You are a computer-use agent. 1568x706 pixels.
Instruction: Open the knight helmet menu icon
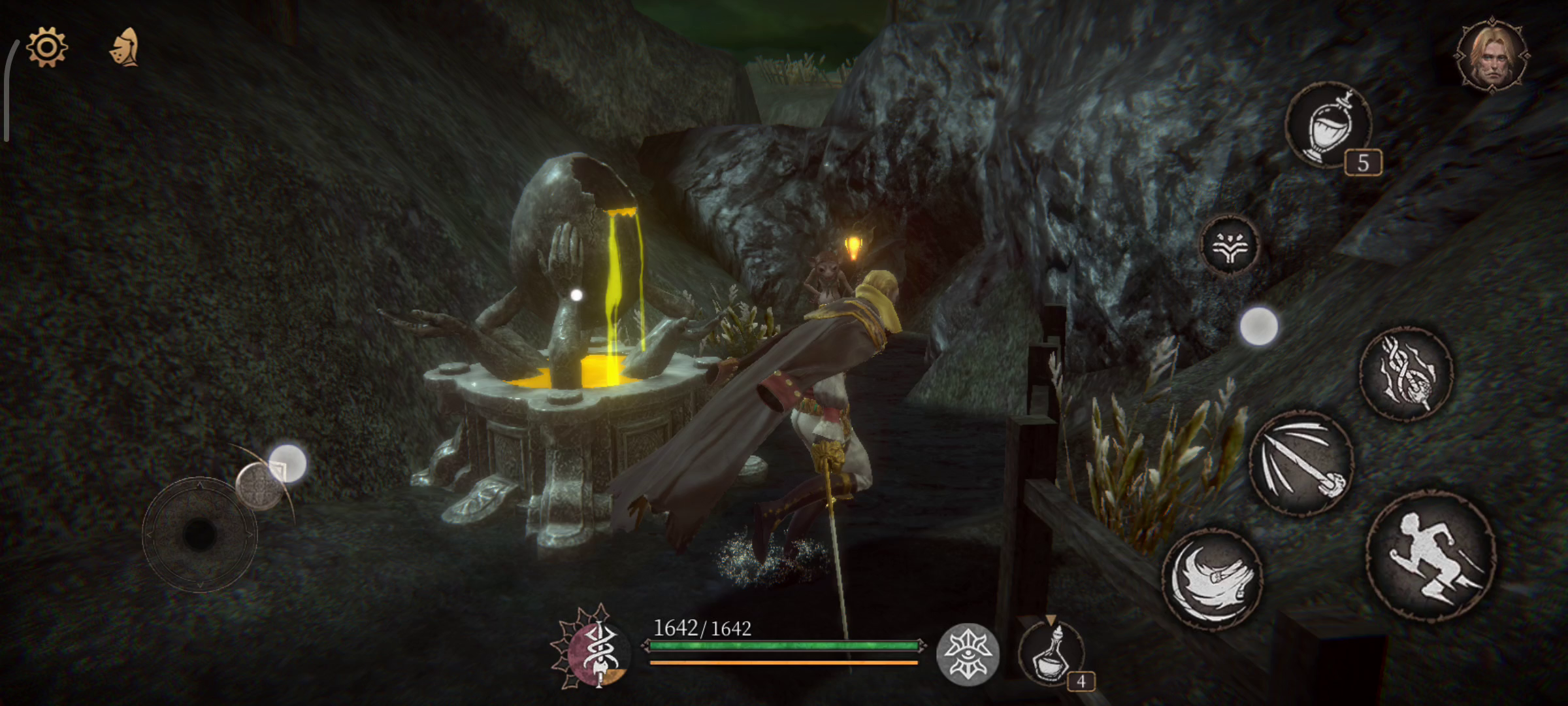[x=124, y=47]
